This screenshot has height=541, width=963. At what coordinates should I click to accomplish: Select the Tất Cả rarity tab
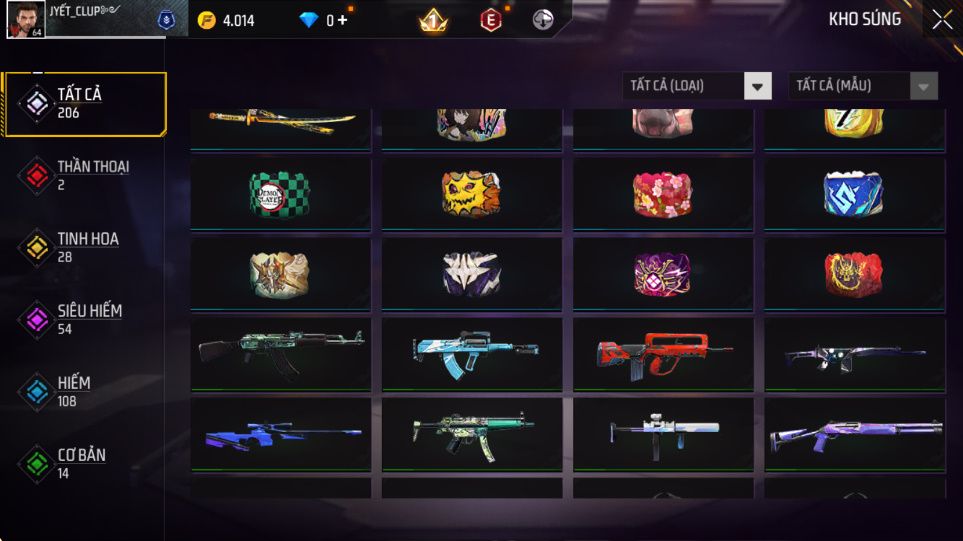click(x=83, y=103)
